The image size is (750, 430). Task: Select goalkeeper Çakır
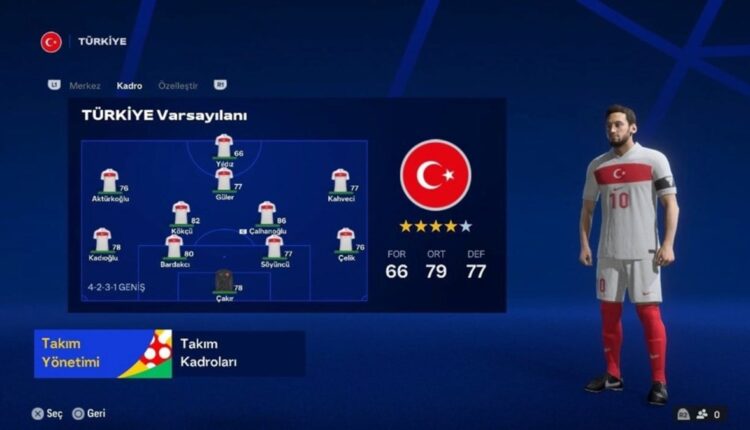pyautogui.click(x=224, y=283)
